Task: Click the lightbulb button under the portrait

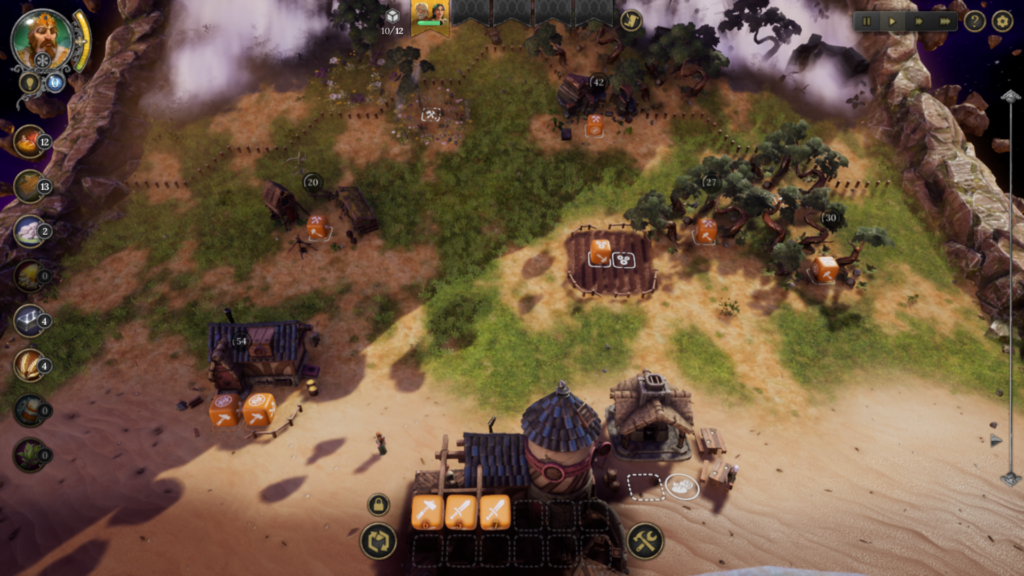Action: 29,82
